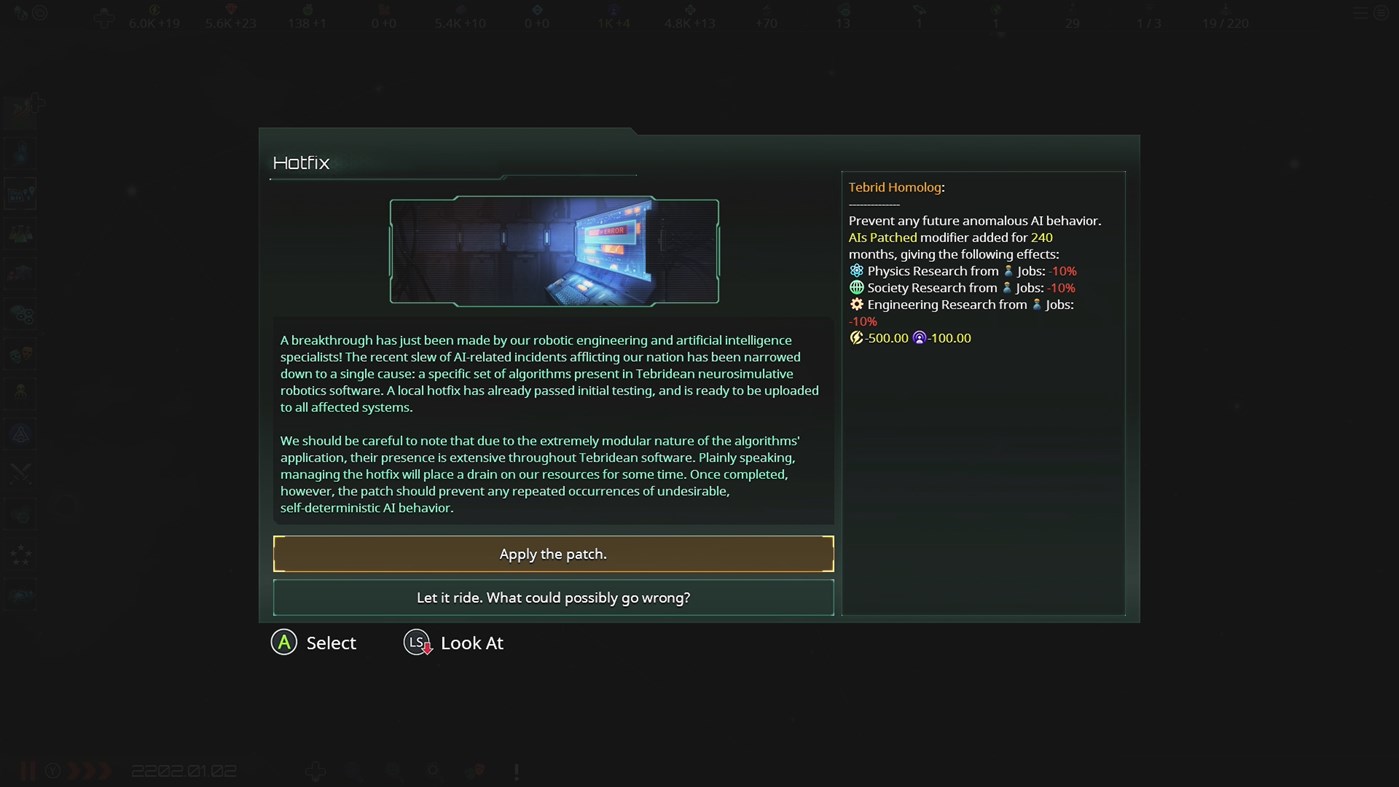Viewport: 1399px width, 787px height.
Task: Open the technology gears icon in sidebar
Action: [22, 313]
